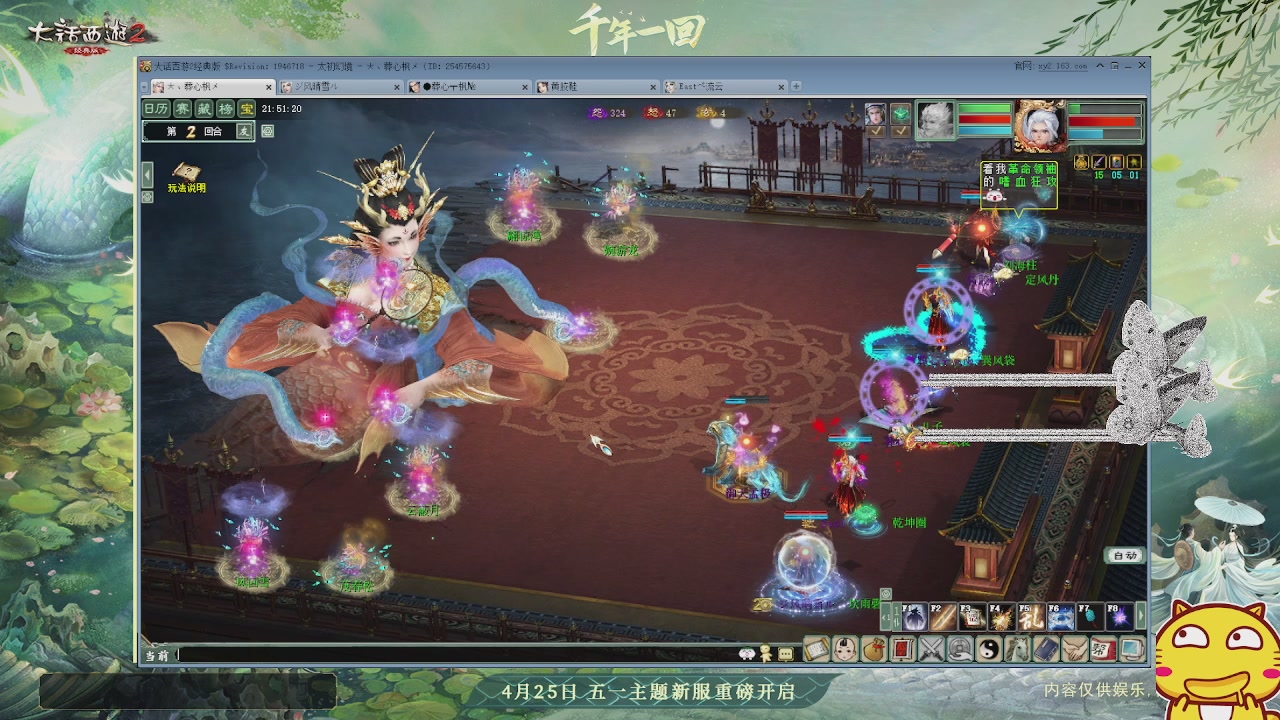The height and width of the screenshot is (720, 1280).
Task: Open the 日历 calendar button
Action: (x=156, y=108)
